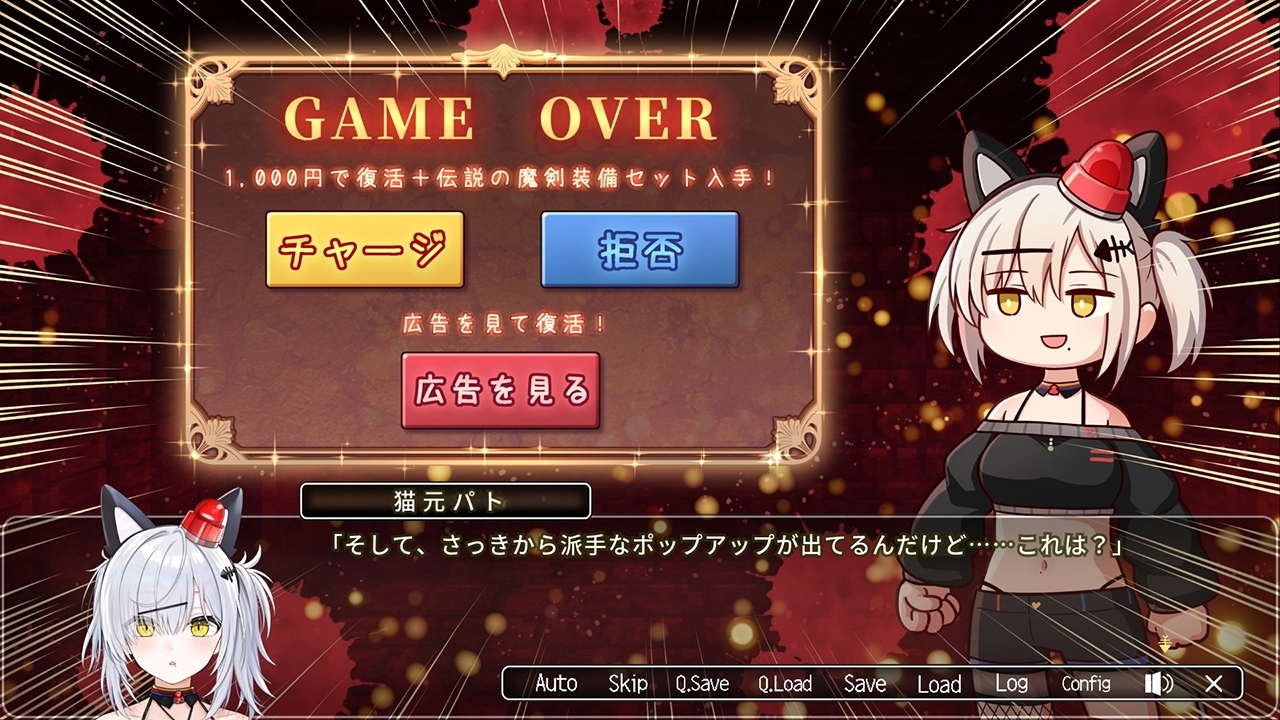Click the 猫元パト name plate
Viewport: 1280px width, 720px height.
tap(444, 500)
